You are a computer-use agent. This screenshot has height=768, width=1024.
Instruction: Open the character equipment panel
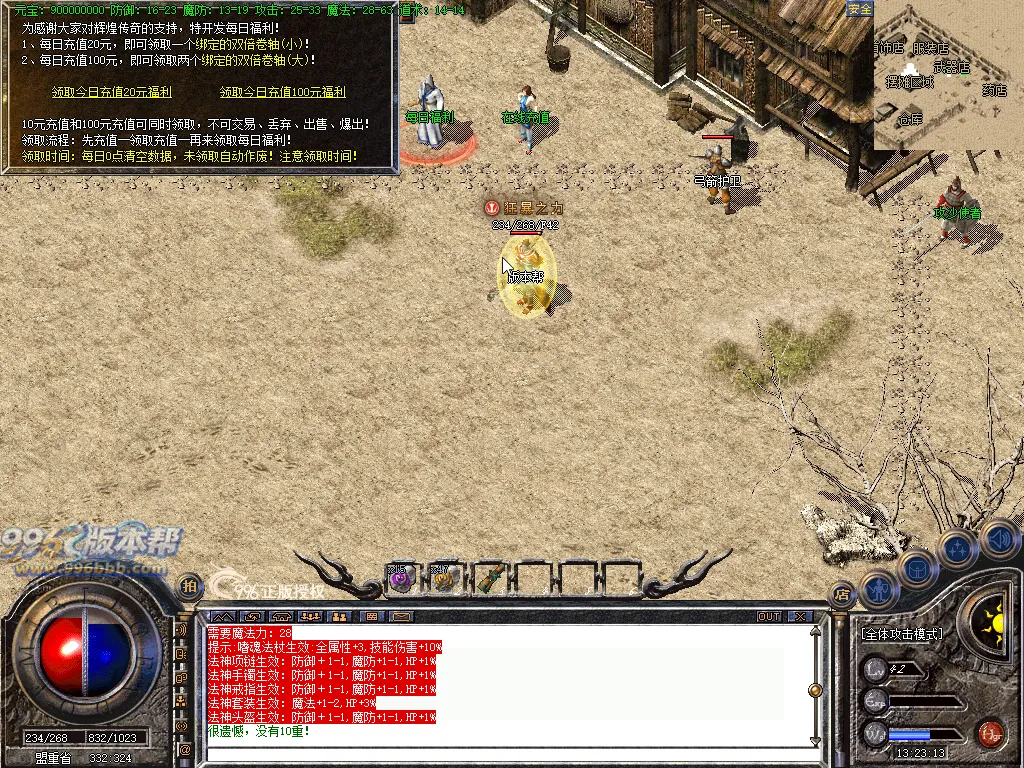pyautogui.click(x=877, y=590)
